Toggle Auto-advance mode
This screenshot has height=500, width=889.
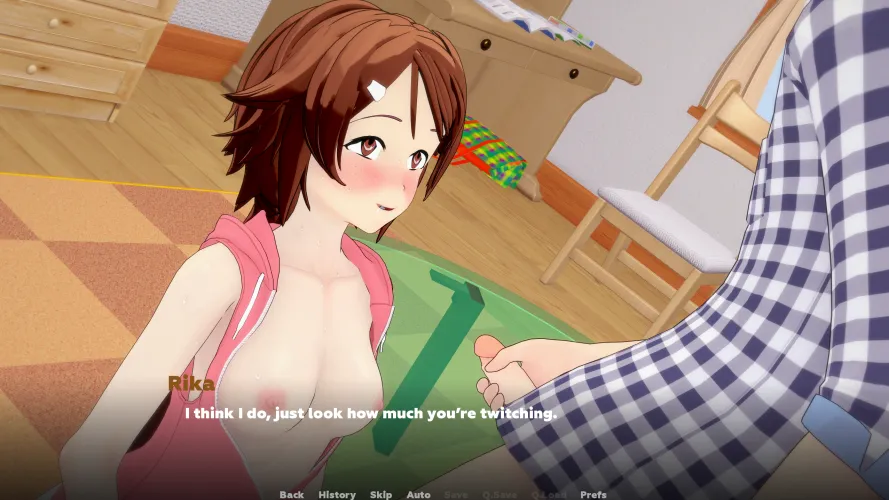click(x=418, y=494)
